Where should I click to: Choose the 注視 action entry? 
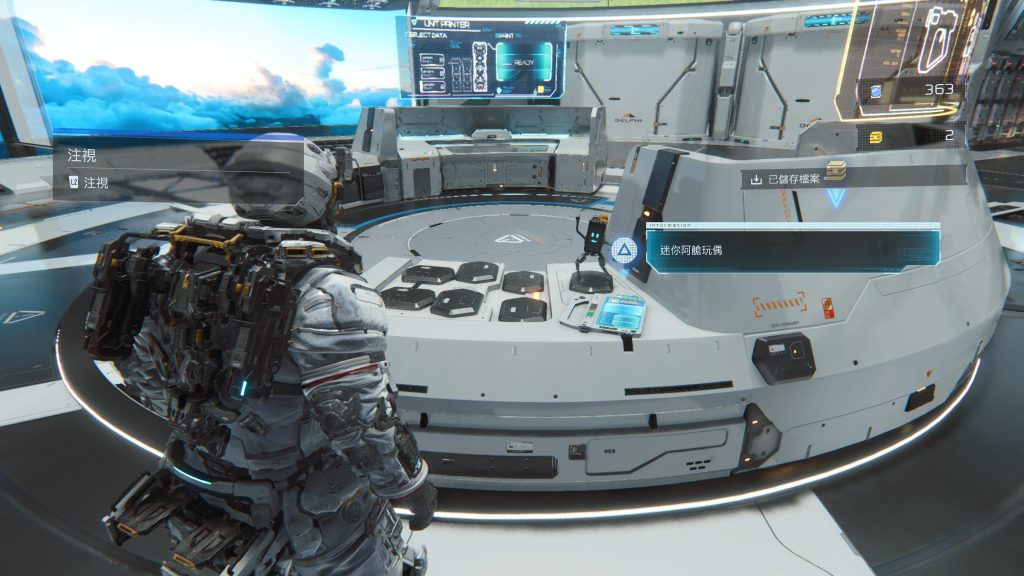tap(97, 184)
